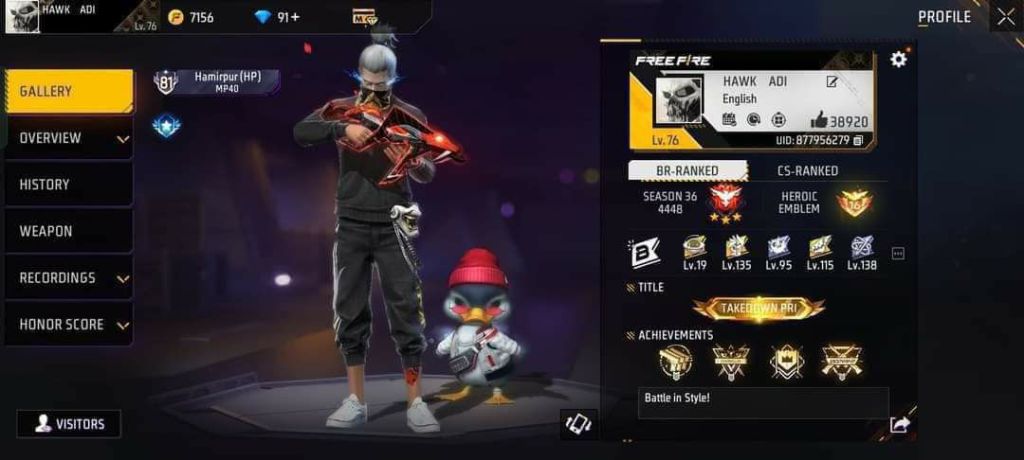Open the Hamirpur (HP) MP40 weapon title badge

tap(217, 82)
